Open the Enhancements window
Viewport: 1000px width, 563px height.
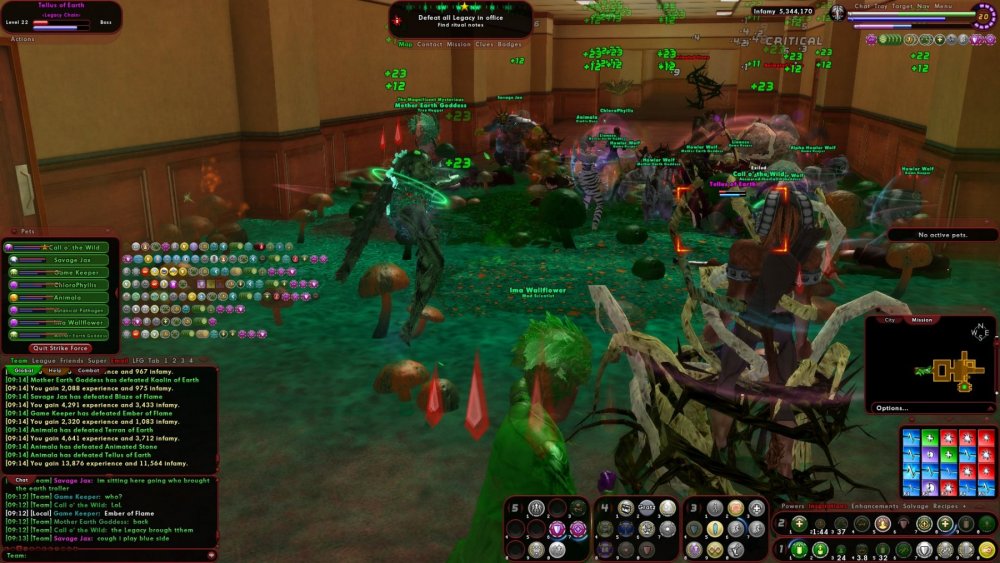pos(873,507)
